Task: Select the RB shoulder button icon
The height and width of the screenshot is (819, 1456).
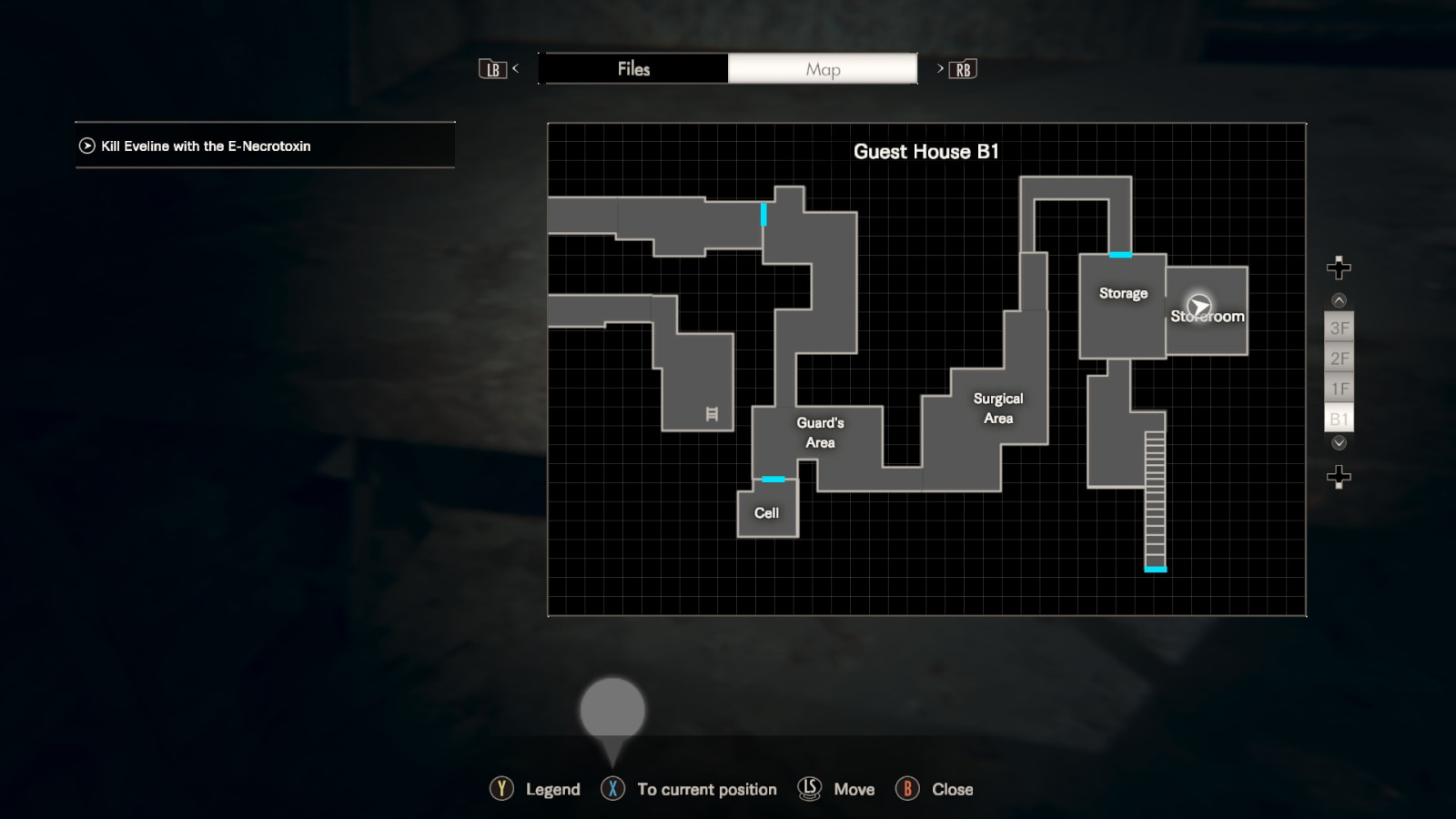Action: (964, 68)
